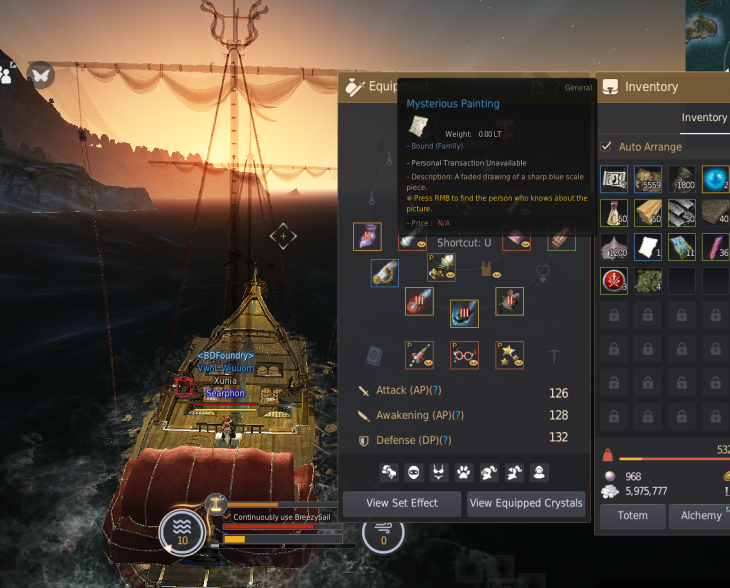Click View Equipped Crystals button
Viewport: 730px width, 588px height.
click(x=526, y=503)
